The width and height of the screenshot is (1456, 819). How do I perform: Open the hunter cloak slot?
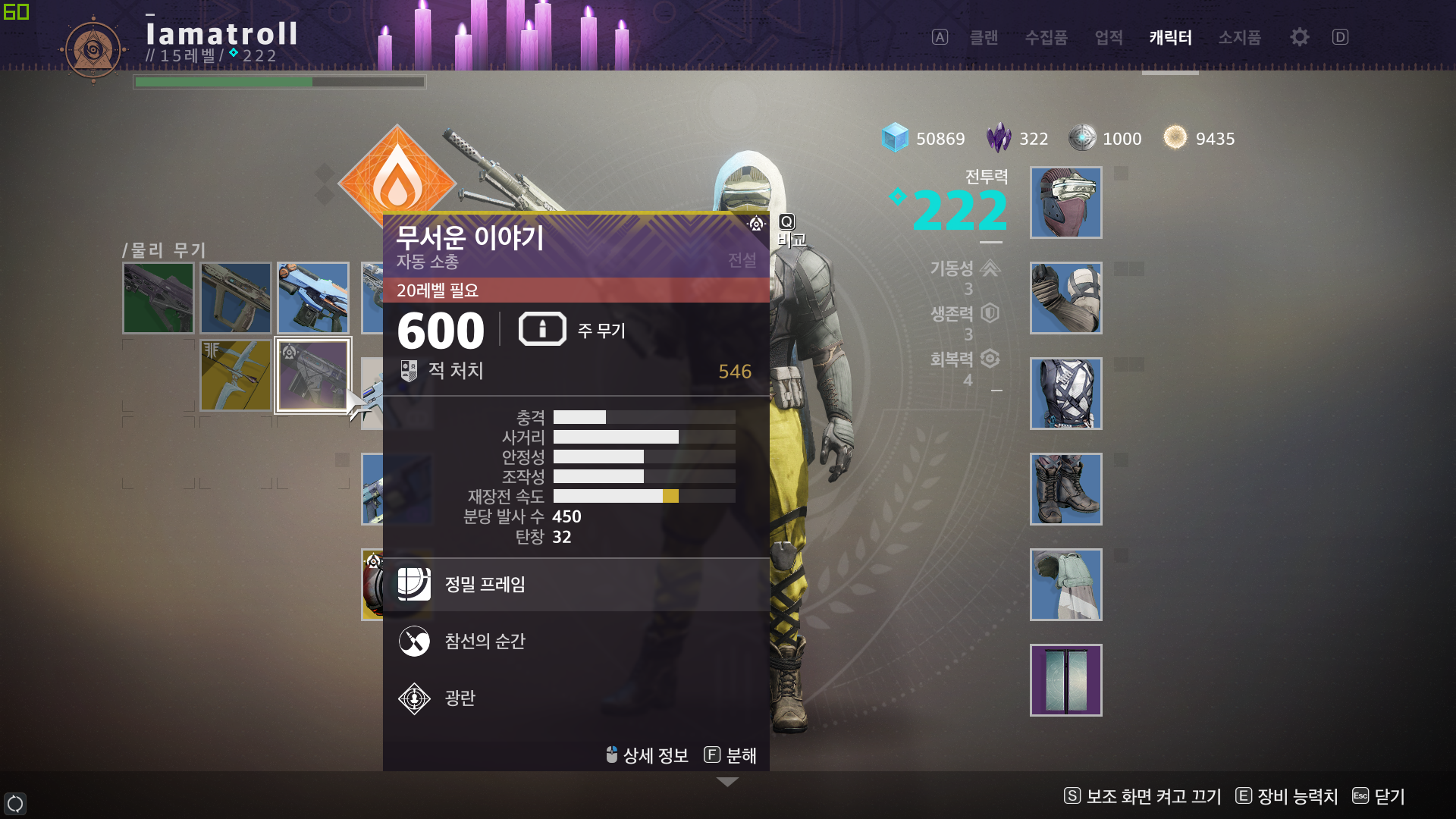coord(1065,585)
